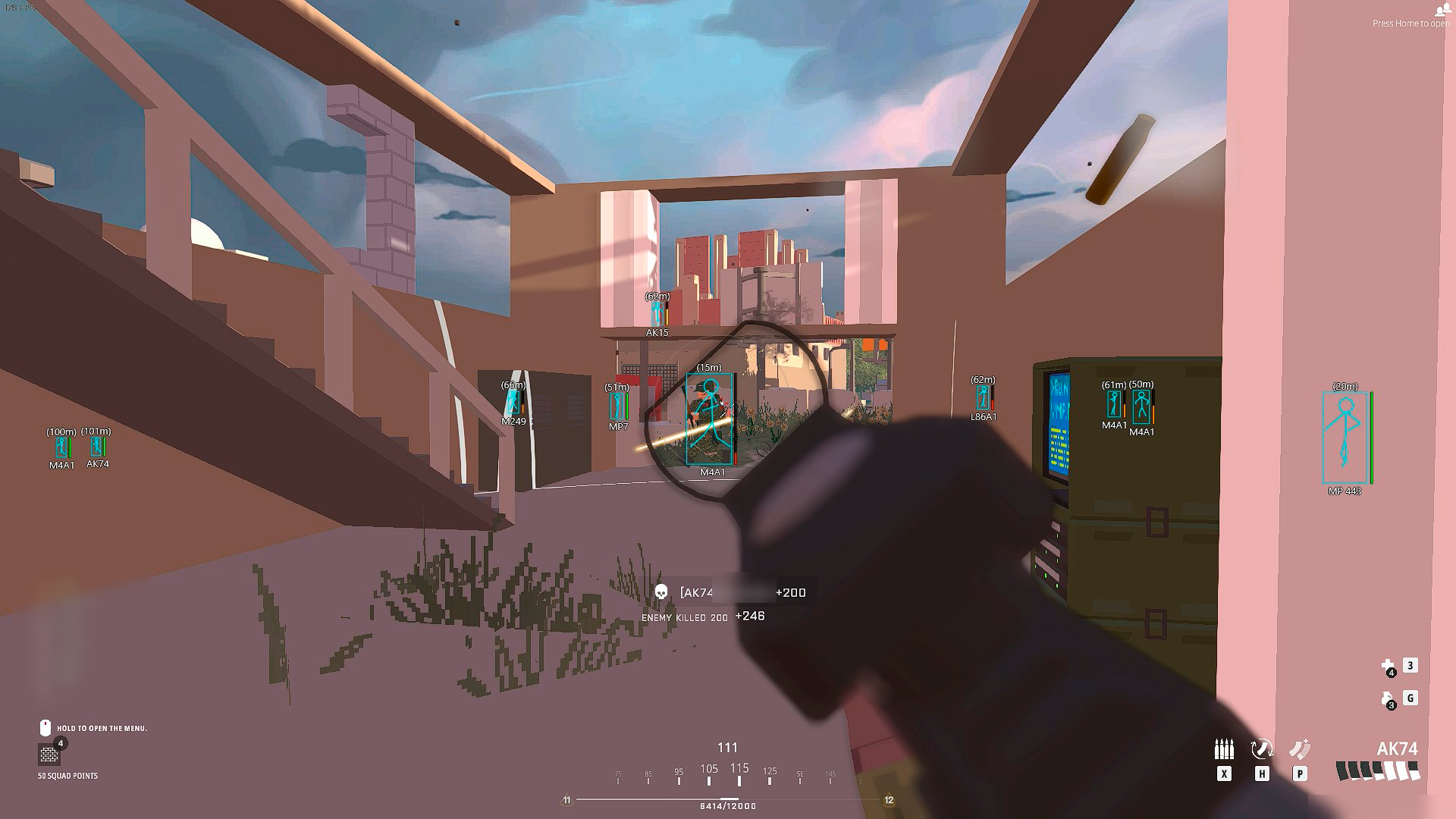1456x819 pixels.
Task: Select the magazine check icon above the P keybind
Action: pyautogui.click(x=1299, y=748)
